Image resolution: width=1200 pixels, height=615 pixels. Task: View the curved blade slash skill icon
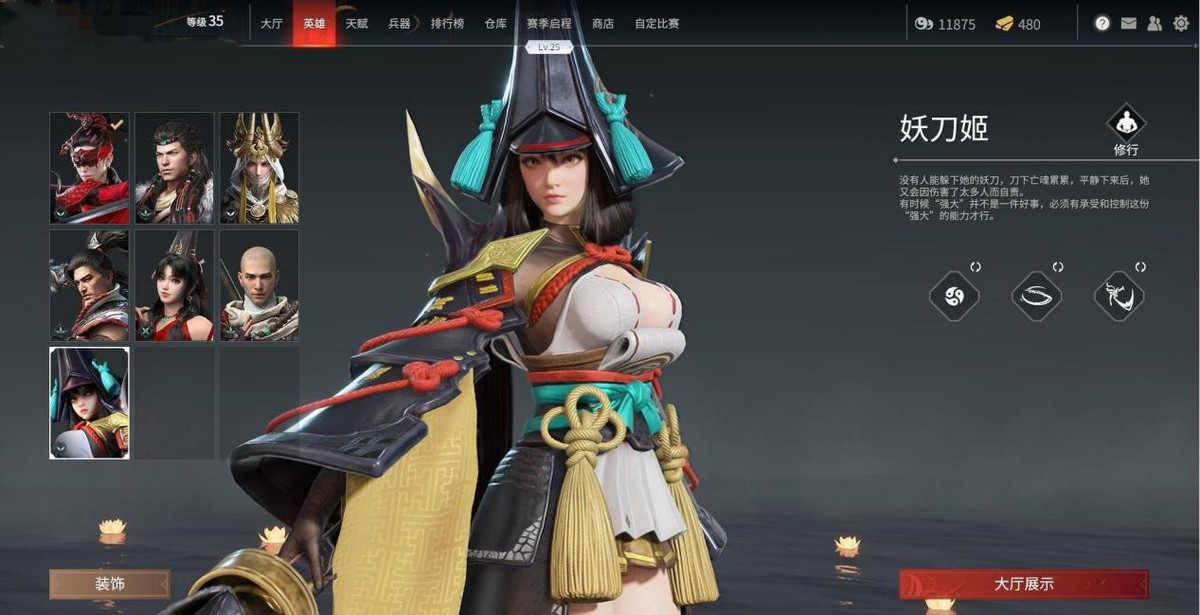point(1036,296)
